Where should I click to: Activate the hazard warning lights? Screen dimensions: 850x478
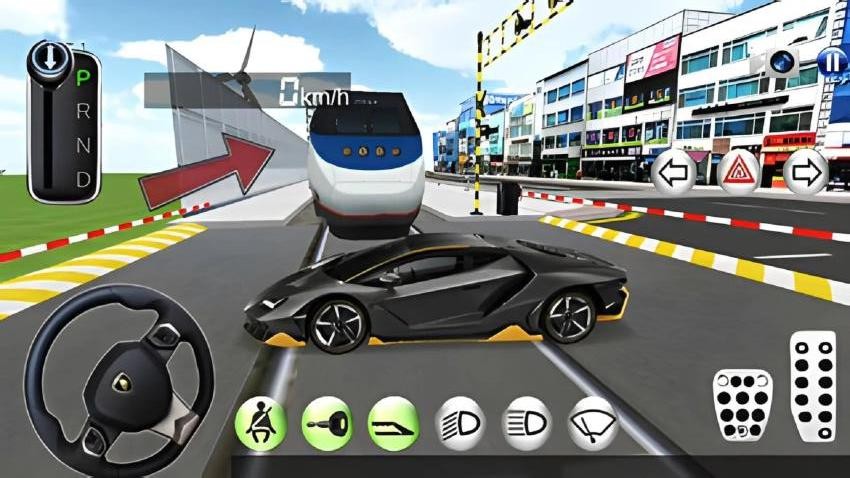(740, 173)
